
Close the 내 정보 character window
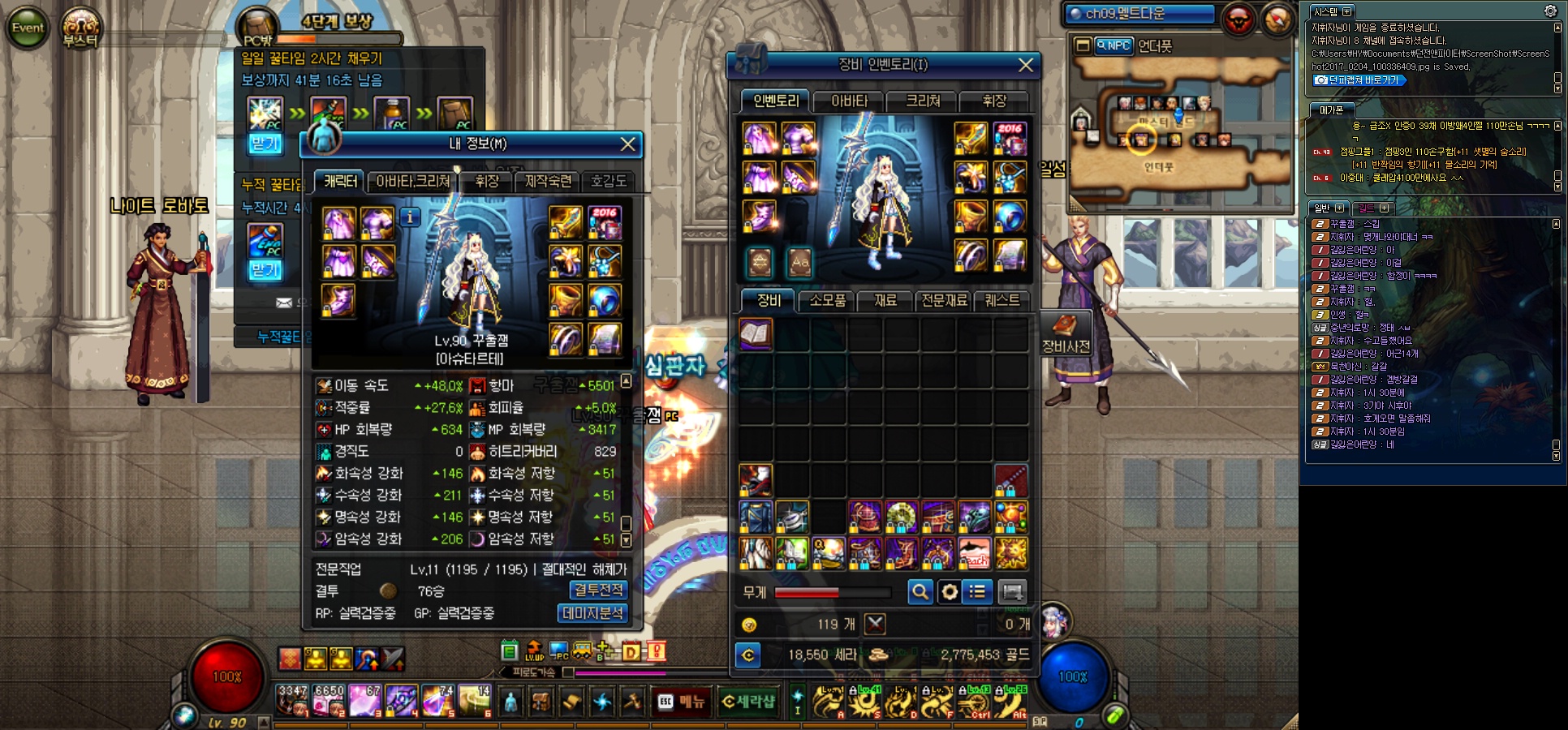pyautogui.click(x=627, y=144)
